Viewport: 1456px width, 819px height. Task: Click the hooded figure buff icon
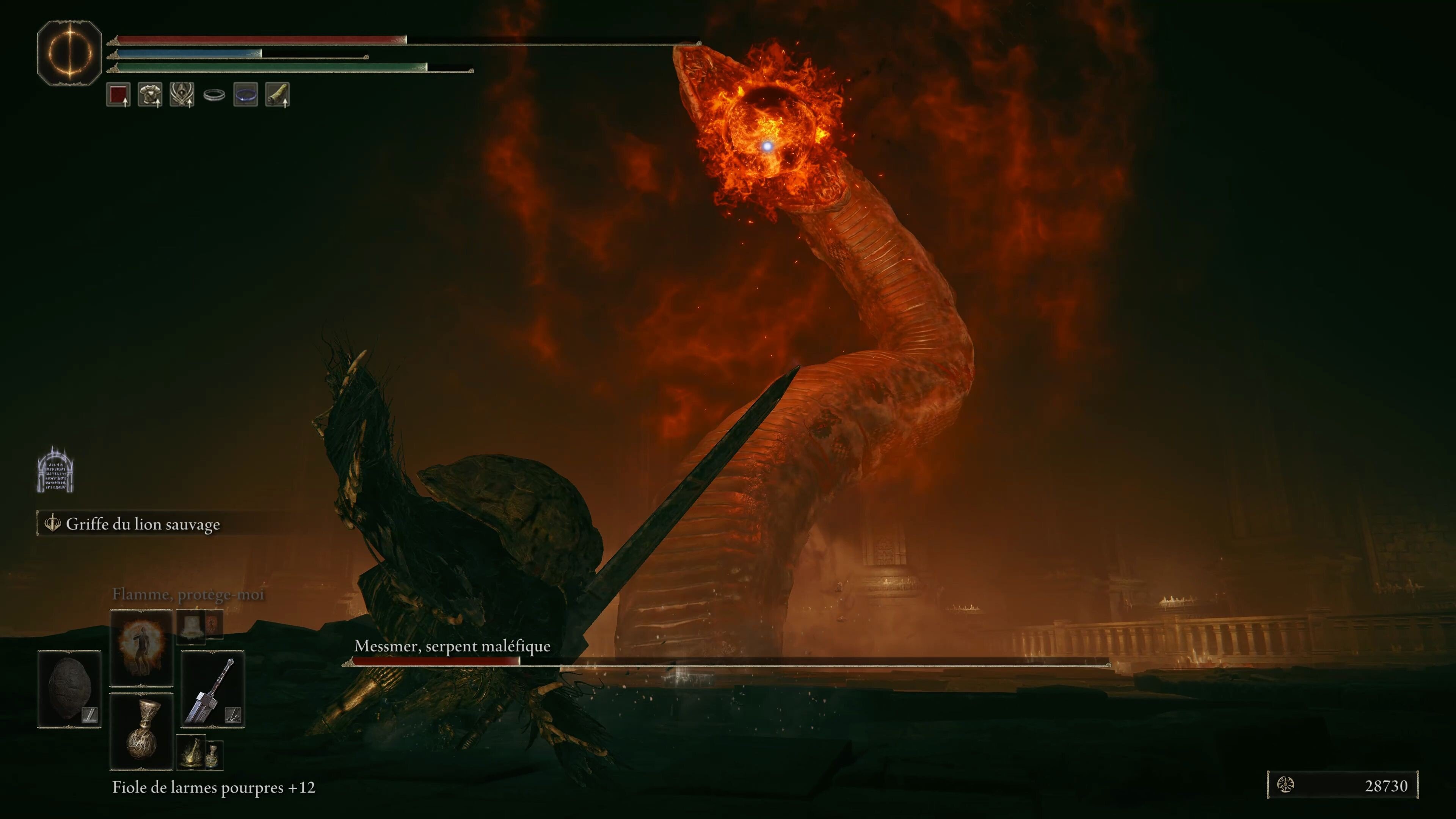pos(182,94)
